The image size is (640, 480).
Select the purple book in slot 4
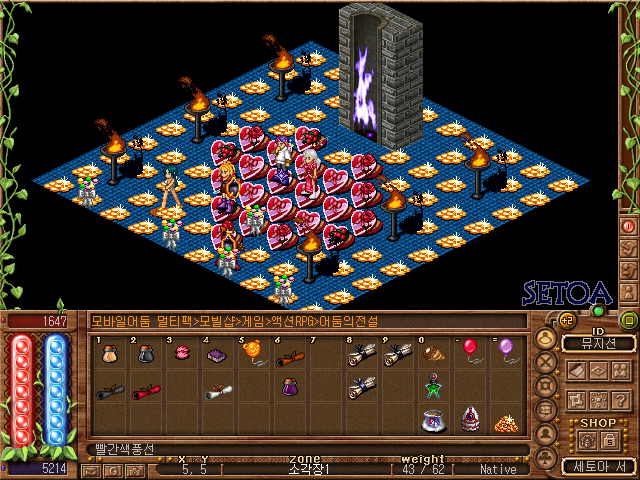[x=217, y=354]
